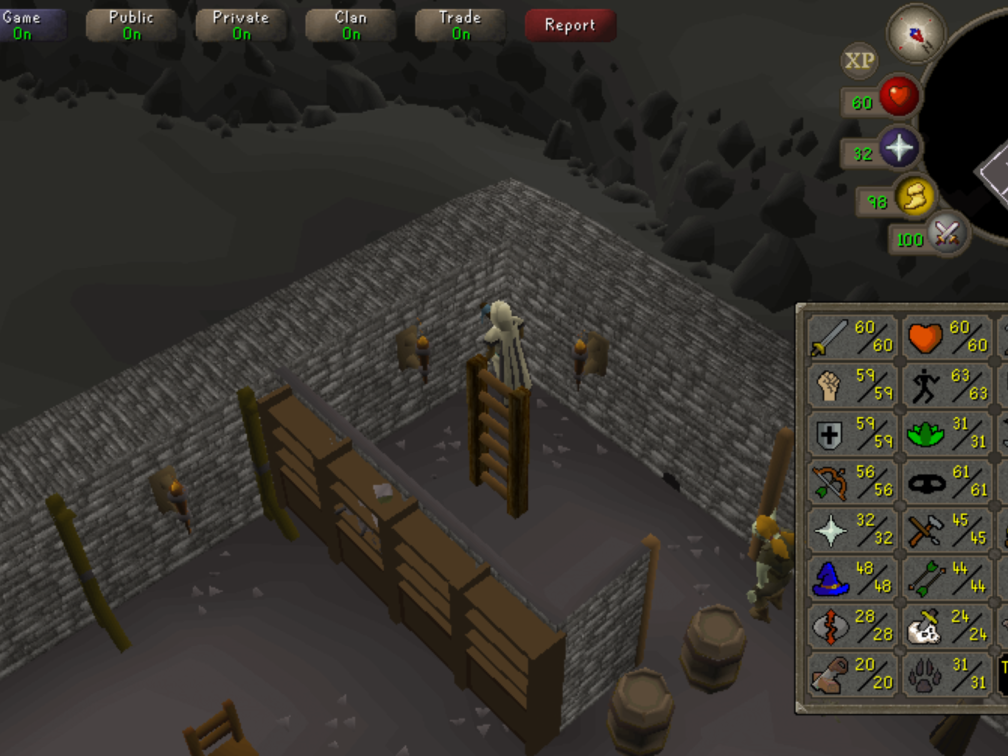Select the Strength skill with the fist icon
The width and height of the screenshot is (1008, 756).
pyautogui.click(x=852, y=385)
